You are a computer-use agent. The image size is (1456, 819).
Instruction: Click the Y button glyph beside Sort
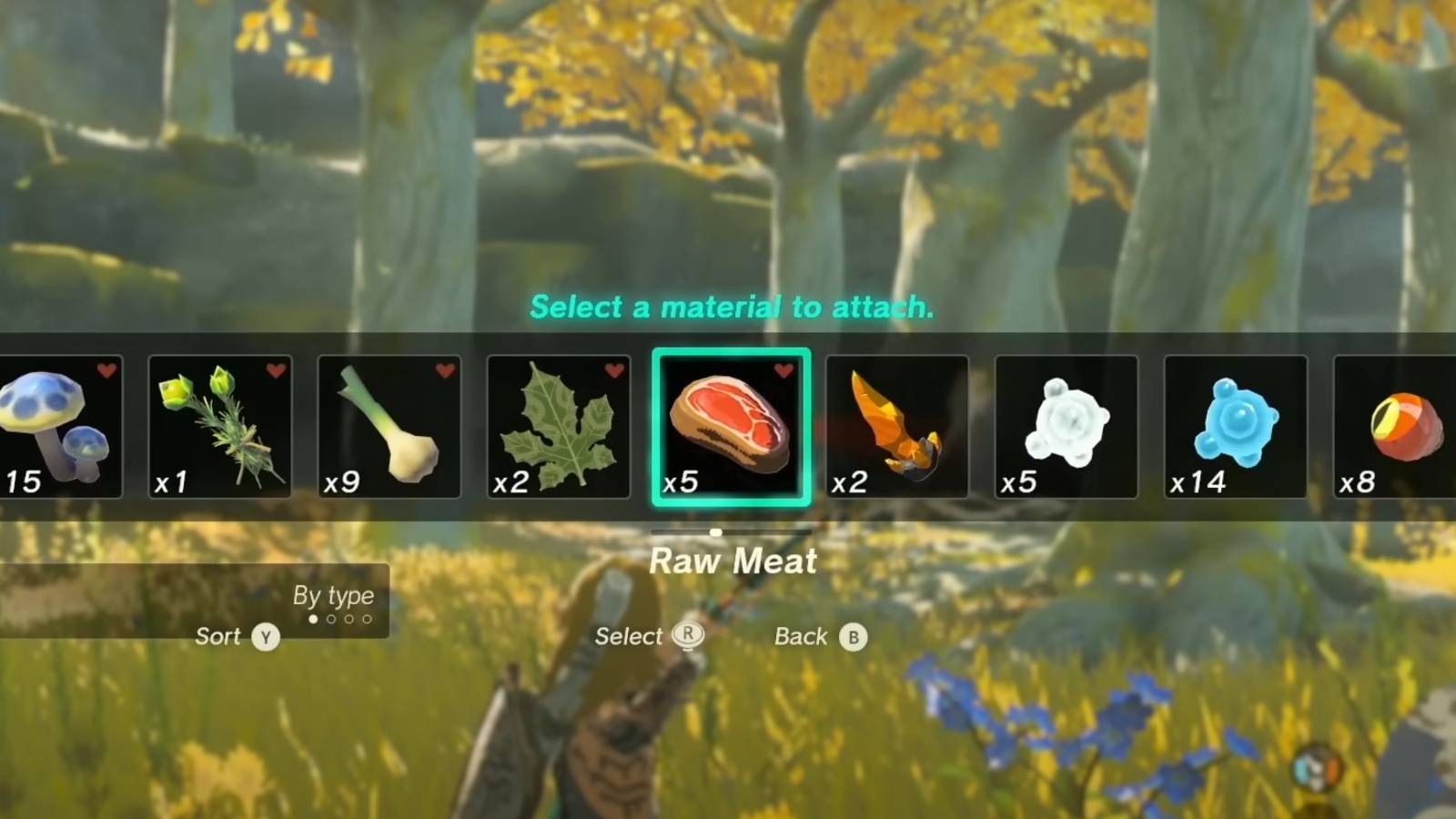(264, 637)
